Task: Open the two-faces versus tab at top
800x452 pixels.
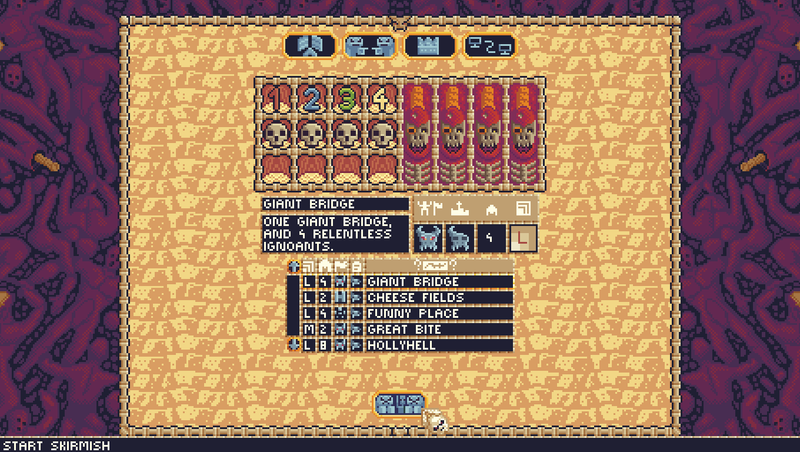Action: (x=369, y=45)
